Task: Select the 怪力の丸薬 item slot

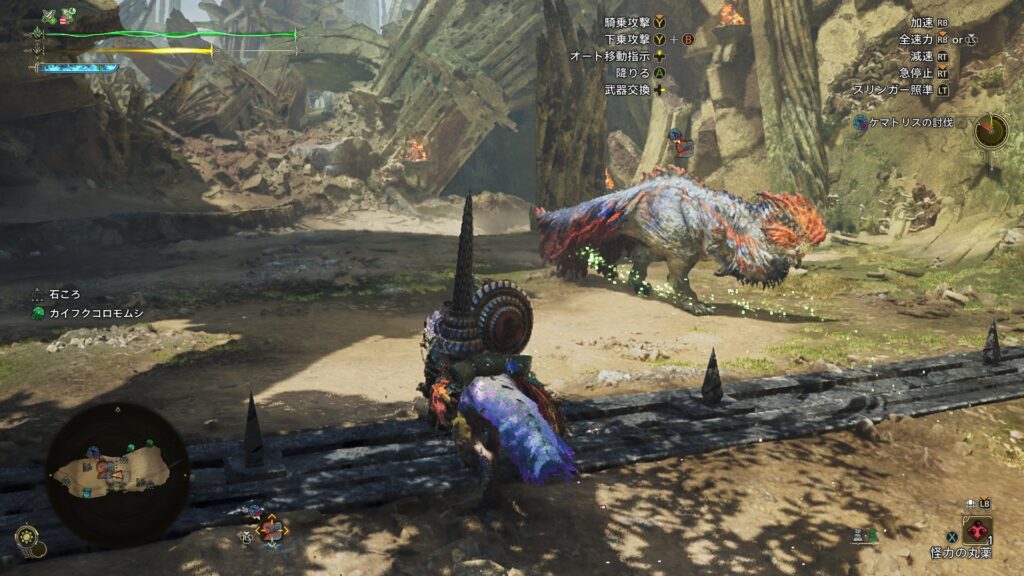Action: tap(977, 530)
